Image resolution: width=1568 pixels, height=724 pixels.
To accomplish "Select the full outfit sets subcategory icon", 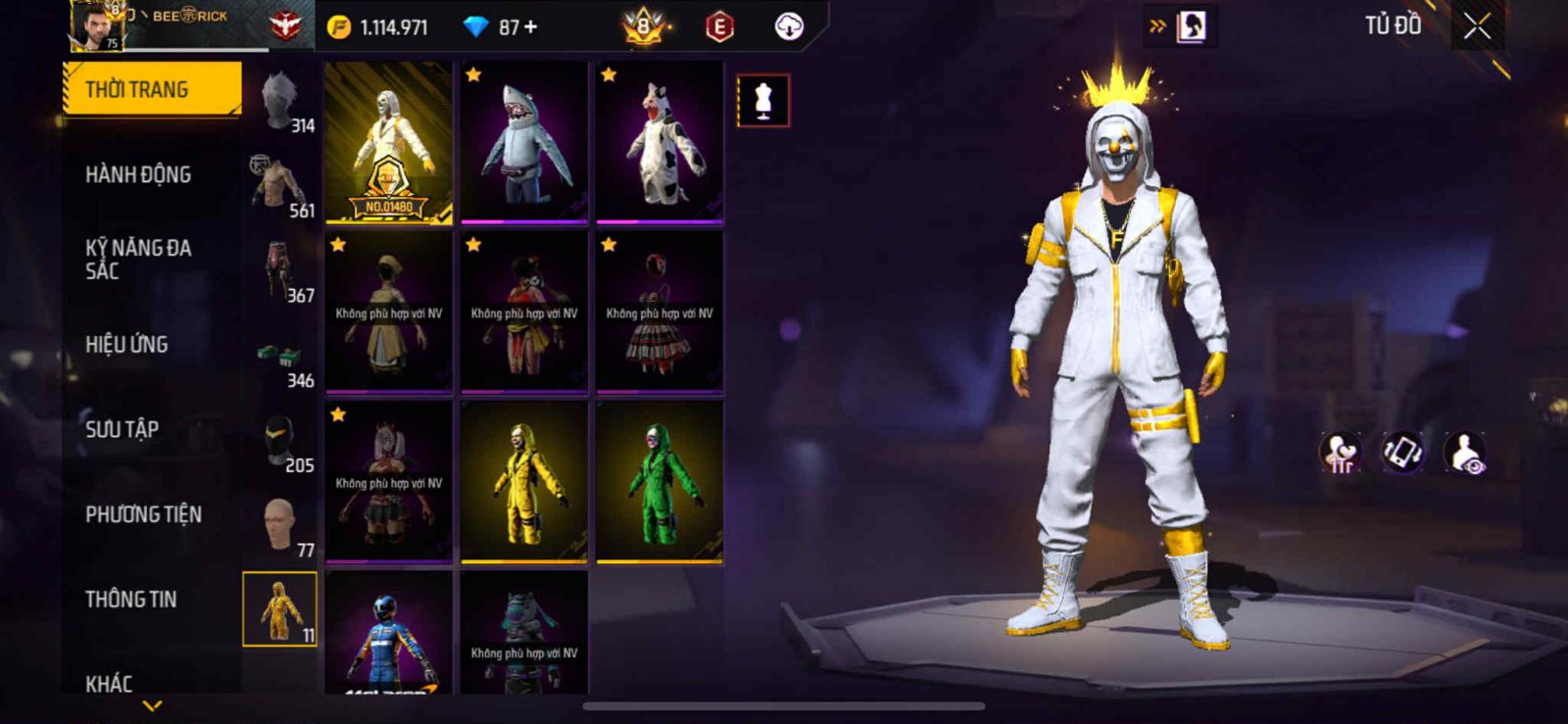I will 280,609.
